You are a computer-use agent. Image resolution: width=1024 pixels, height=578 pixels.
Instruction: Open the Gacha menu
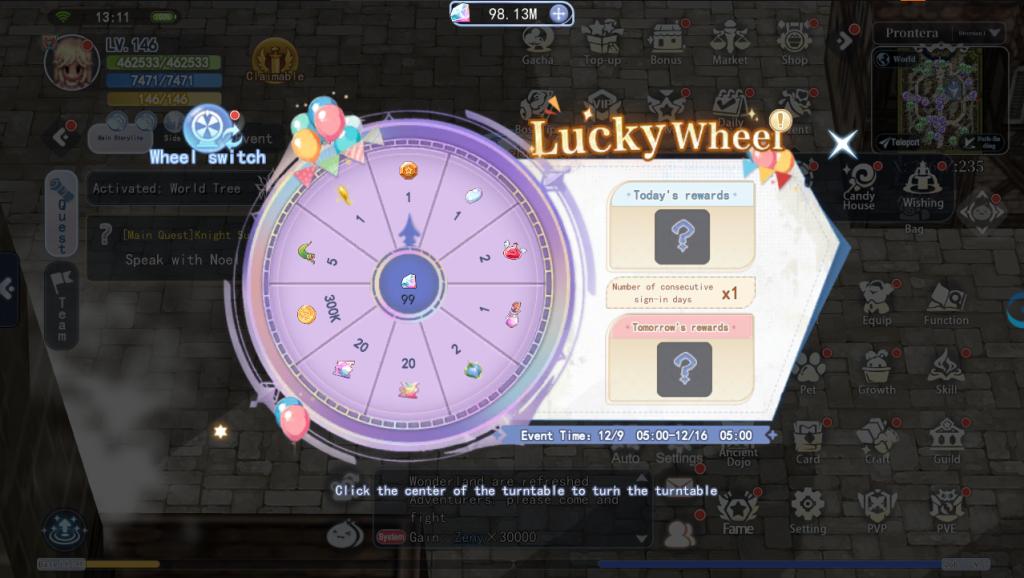point(537,43)
